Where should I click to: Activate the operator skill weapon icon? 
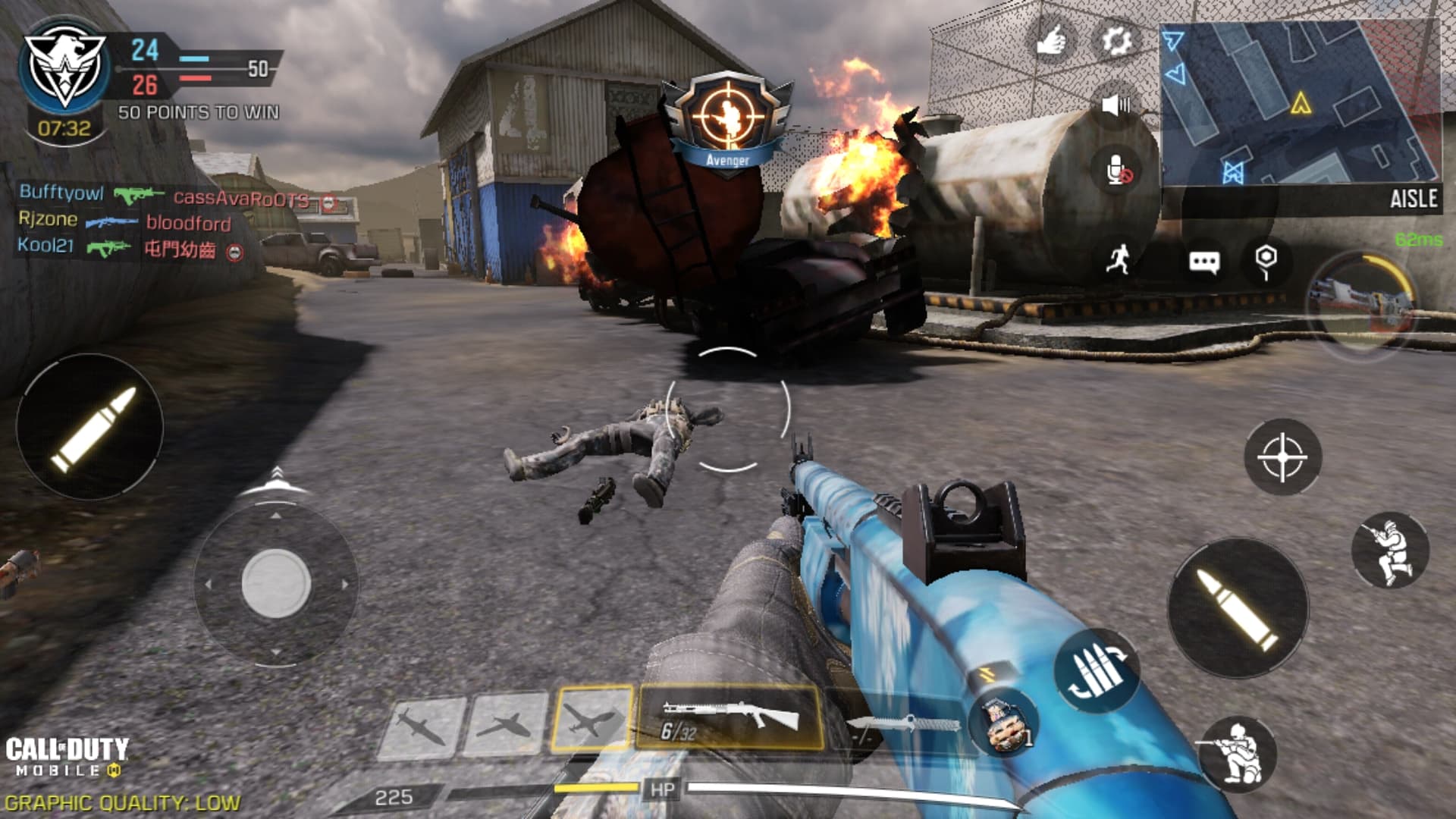pyautogui.click(x=1363, y=302)
